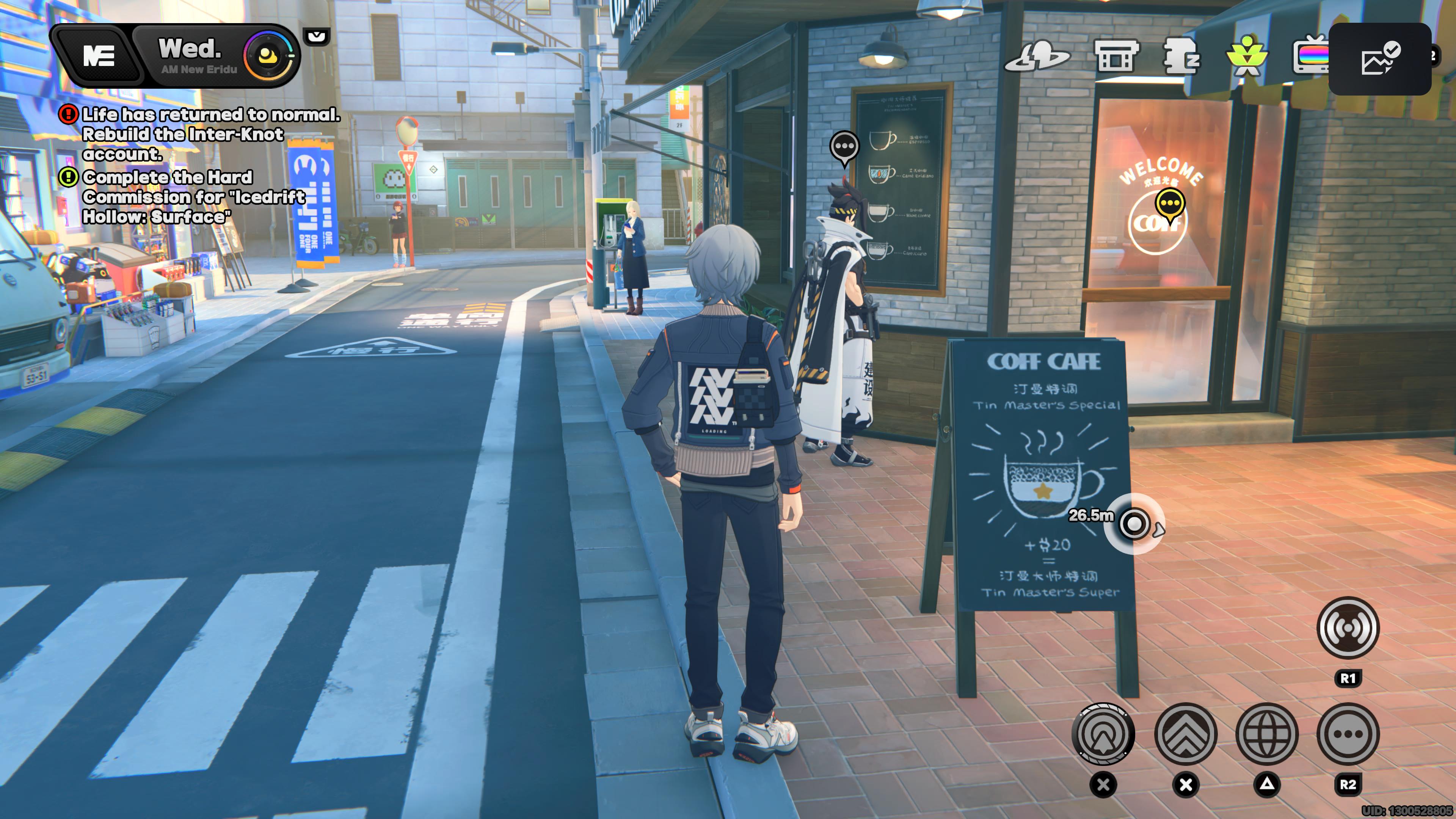
Task: Activate the signal waves button
Action: point(1348,628)
